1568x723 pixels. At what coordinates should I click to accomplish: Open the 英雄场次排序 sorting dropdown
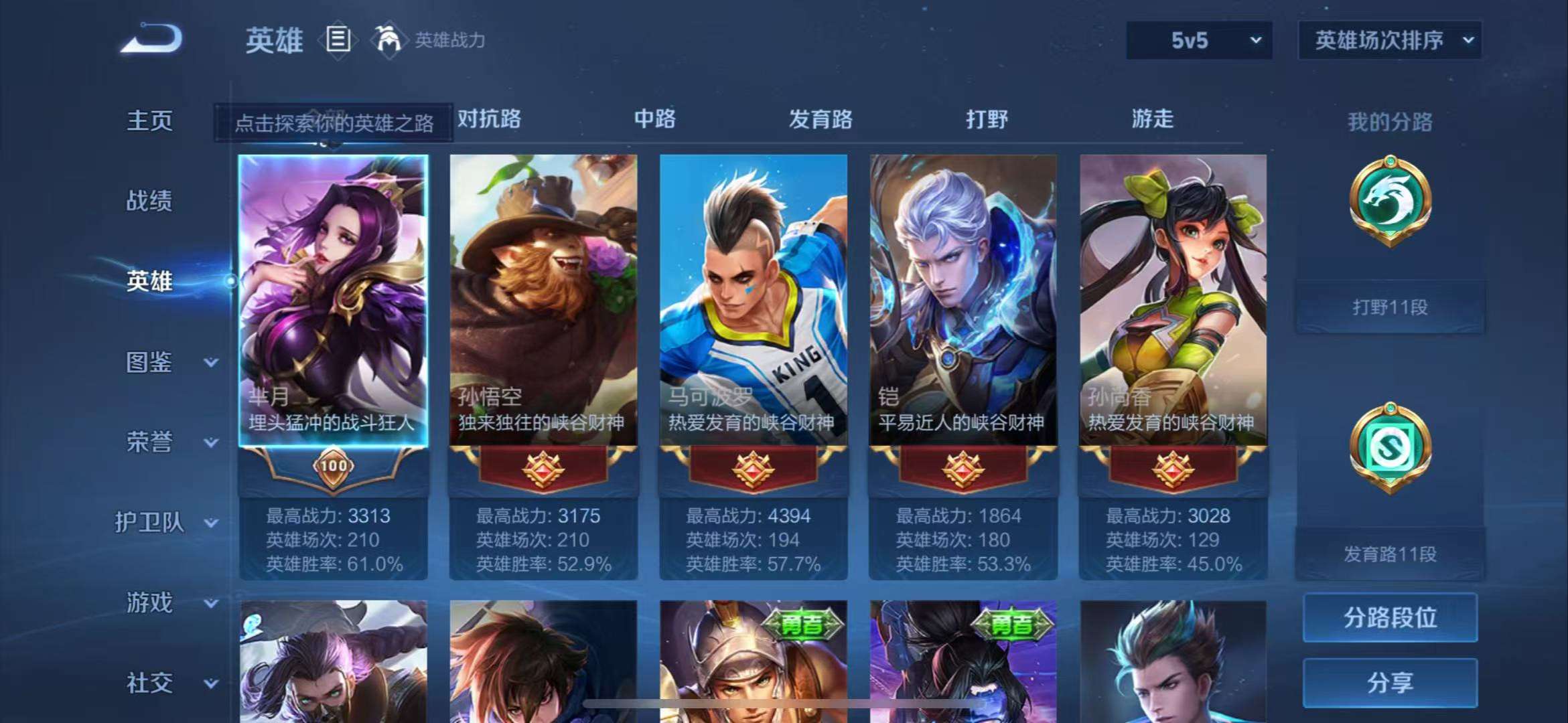click(x=1389, y=41)
